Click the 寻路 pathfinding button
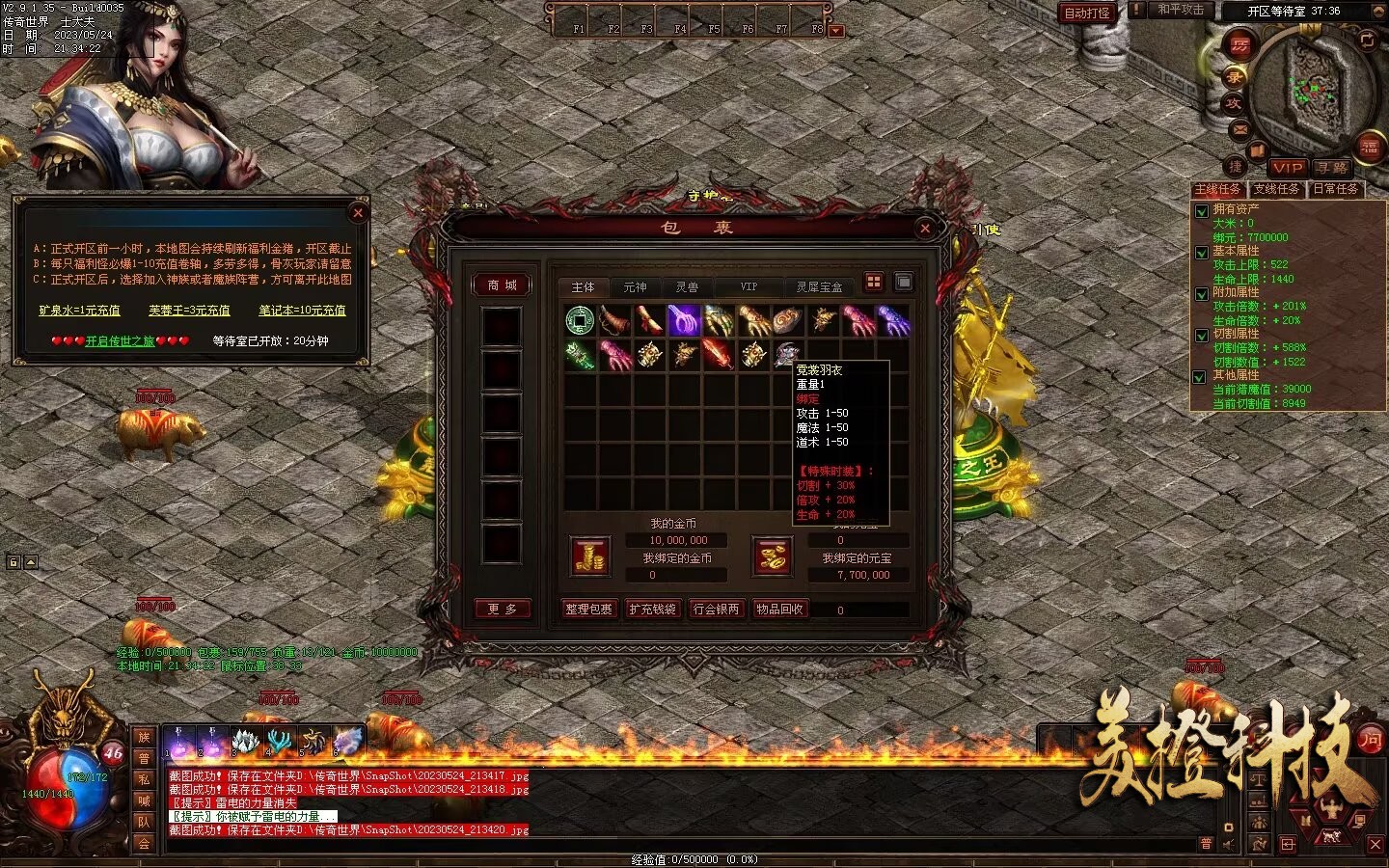1389x868 pixels. [x=1332, y=167]
